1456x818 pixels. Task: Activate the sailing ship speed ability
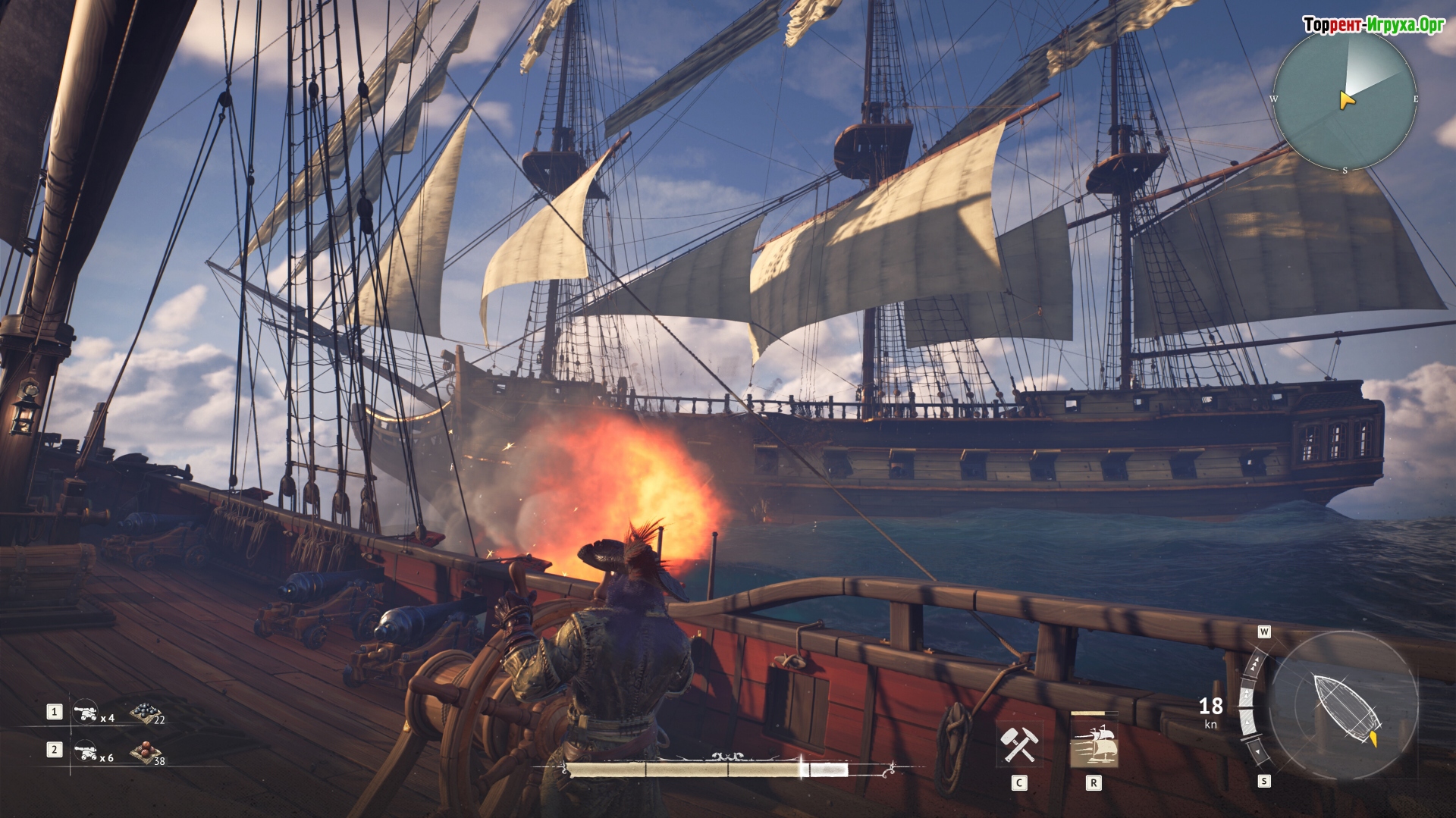pyautogui.click(x=1093, y=744)
